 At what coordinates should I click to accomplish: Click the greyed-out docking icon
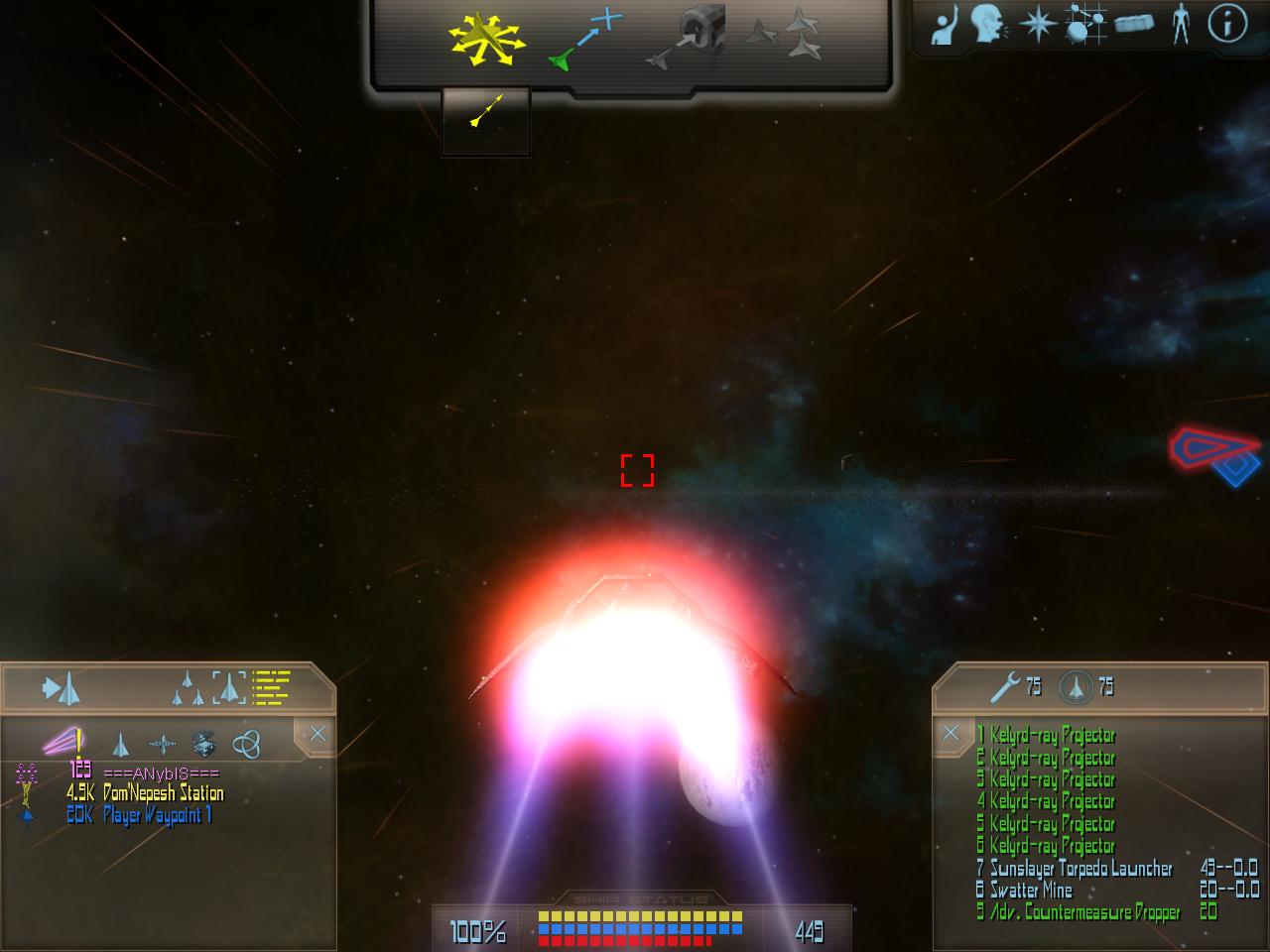[x=688, y=40]
